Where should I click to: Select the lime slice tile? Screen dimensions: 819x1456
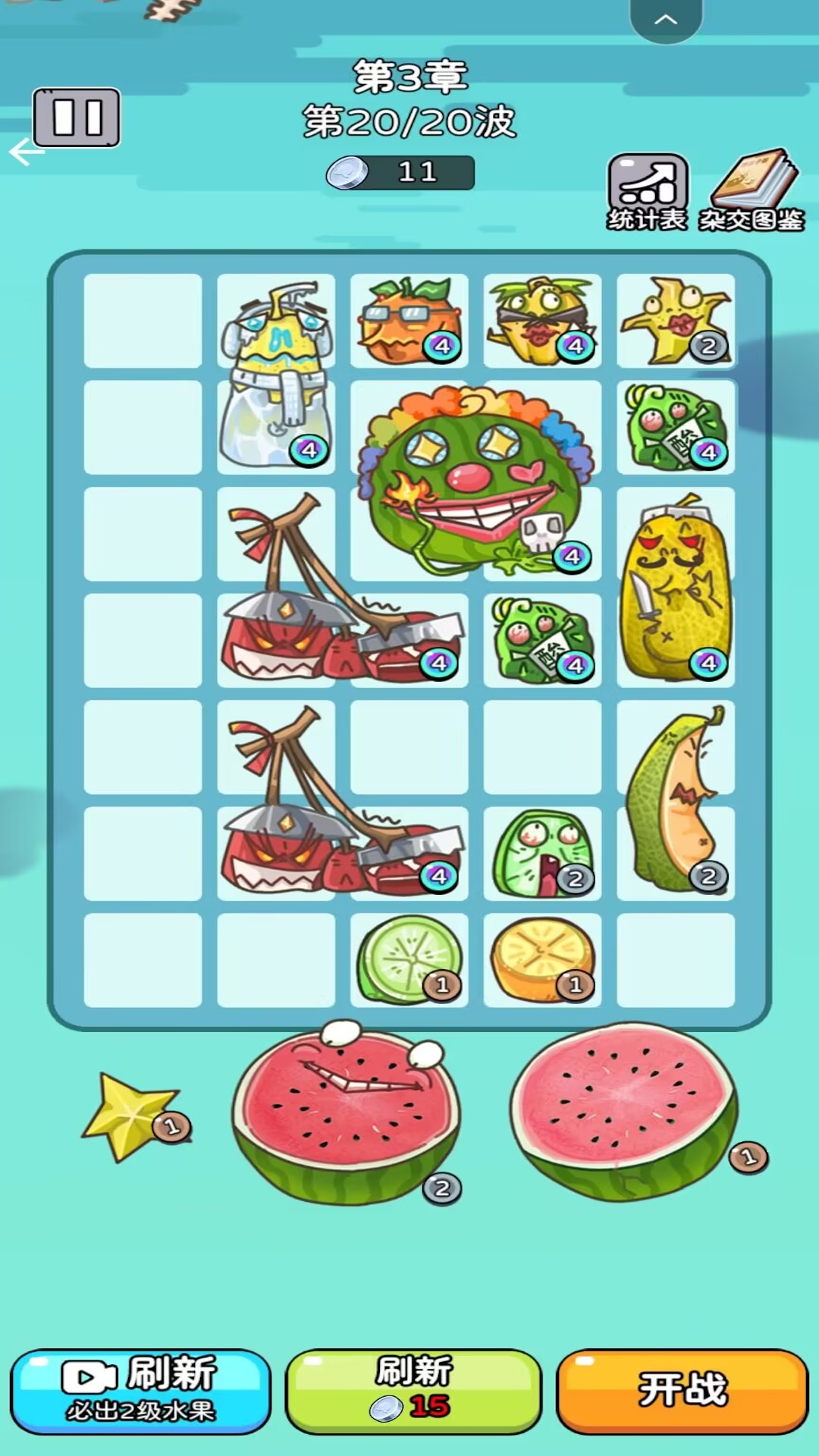[409, 959]
